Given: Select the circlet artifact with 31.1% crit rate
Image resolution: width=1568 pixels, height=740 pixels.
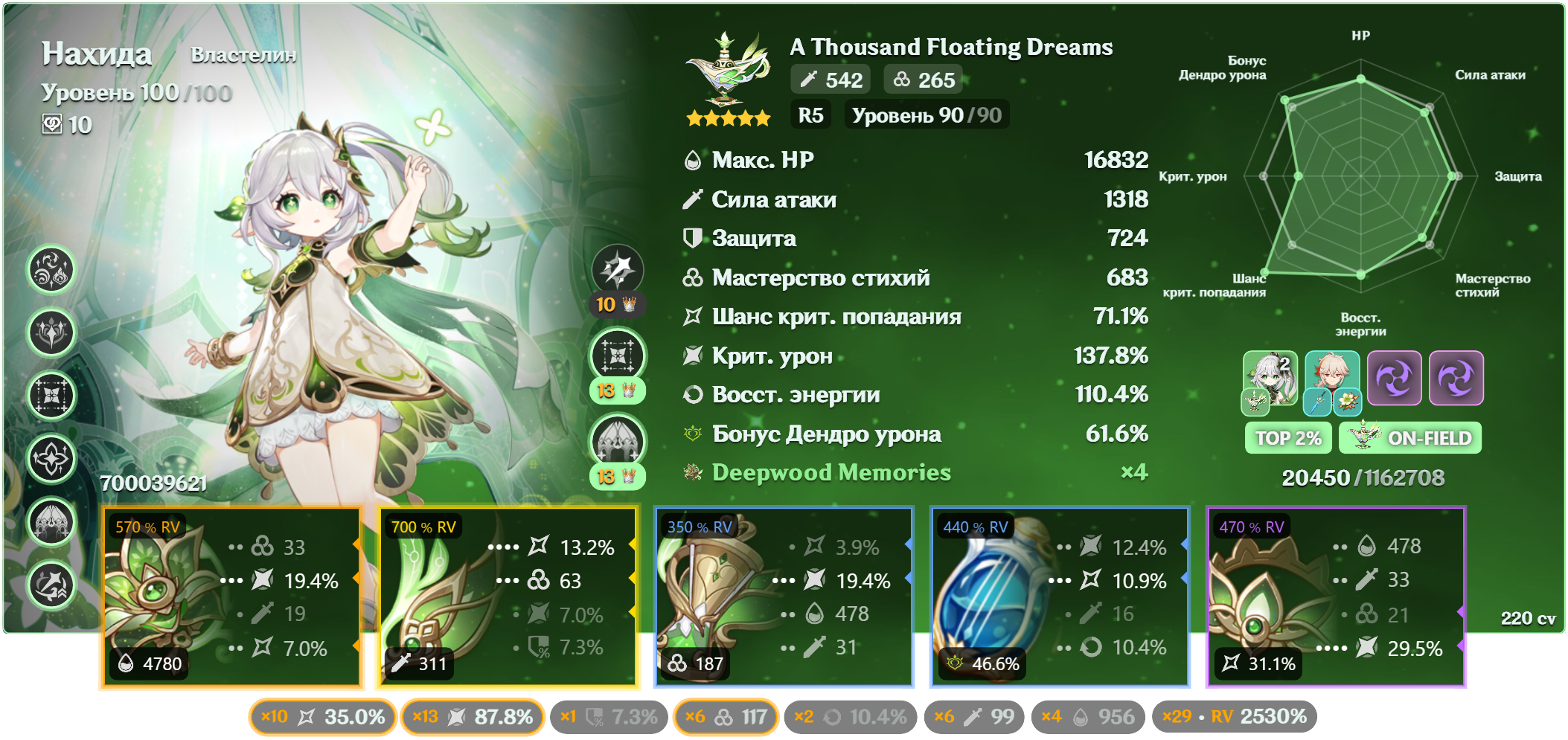Looking at the screenshot, I should [x=1336, y=597].
